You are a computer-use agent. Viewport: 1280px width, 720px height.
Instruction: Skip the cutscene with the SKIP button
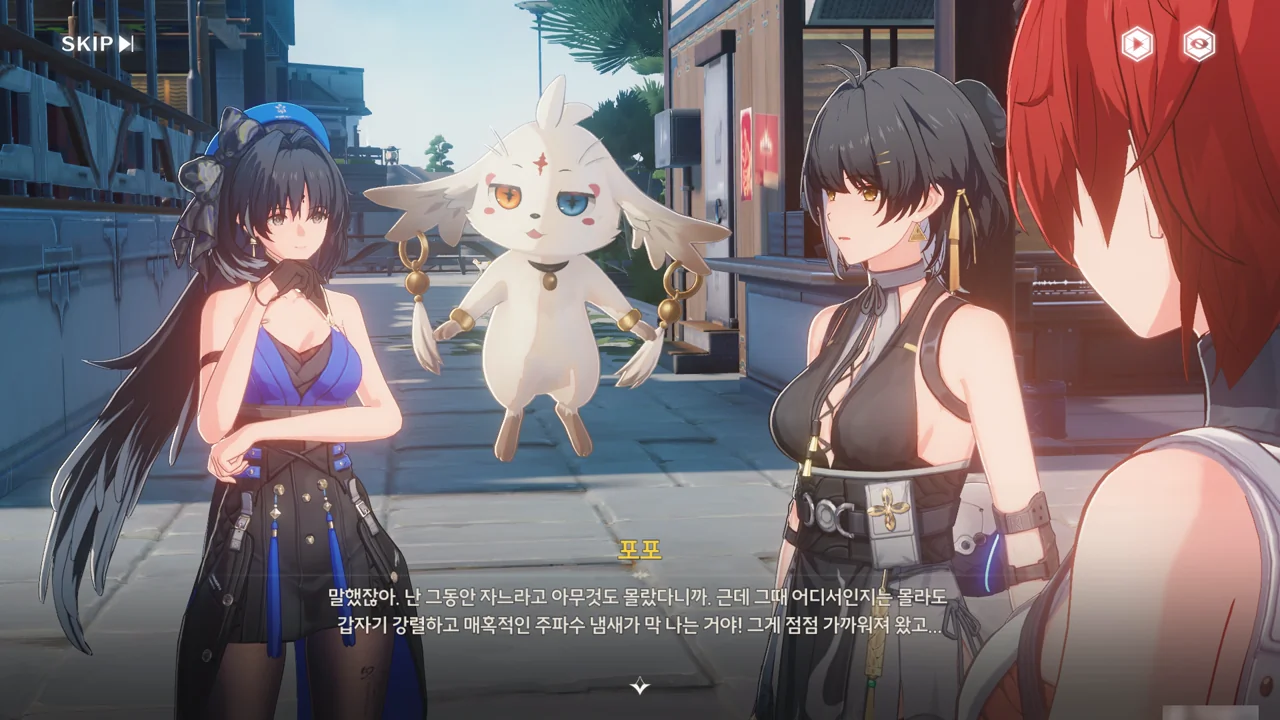click(x=97, y=44)
